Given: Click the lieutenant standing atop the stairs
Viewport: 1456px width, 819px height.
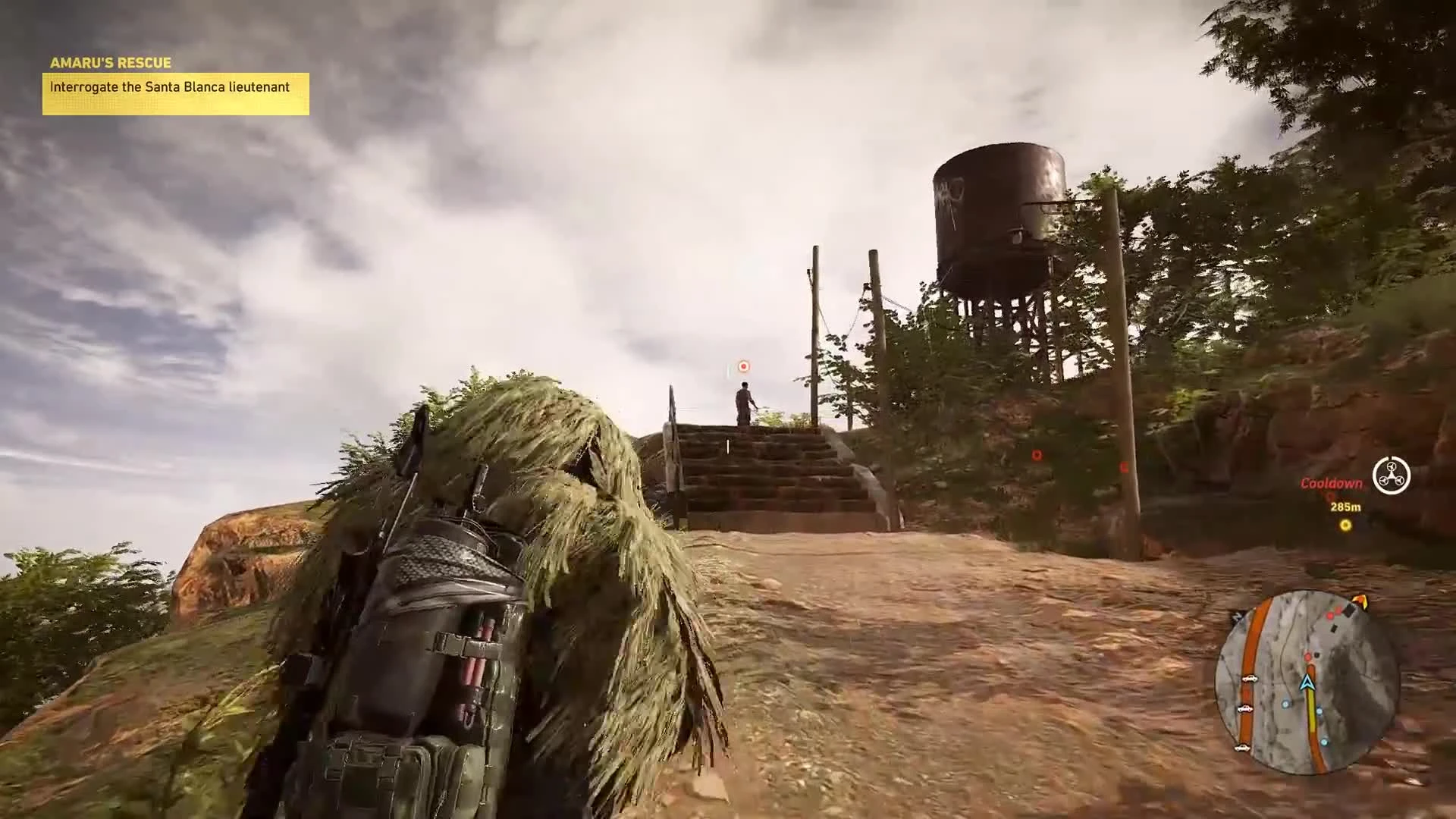Looking at the screenshot, I should [x=742, y=403].
